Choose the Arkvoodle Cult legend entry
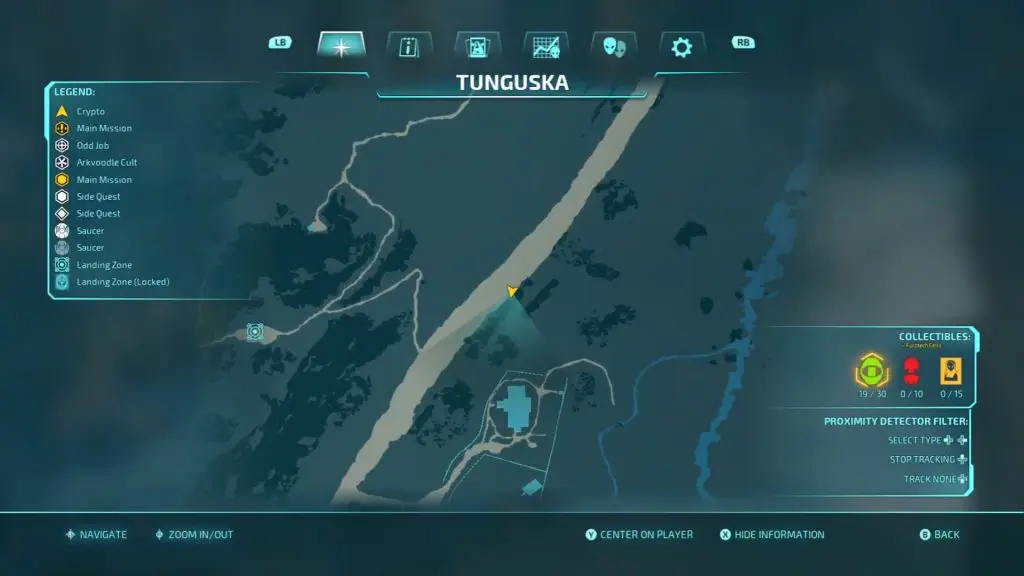Viewport: 1024px width, 576px height. tap(104, 162)
